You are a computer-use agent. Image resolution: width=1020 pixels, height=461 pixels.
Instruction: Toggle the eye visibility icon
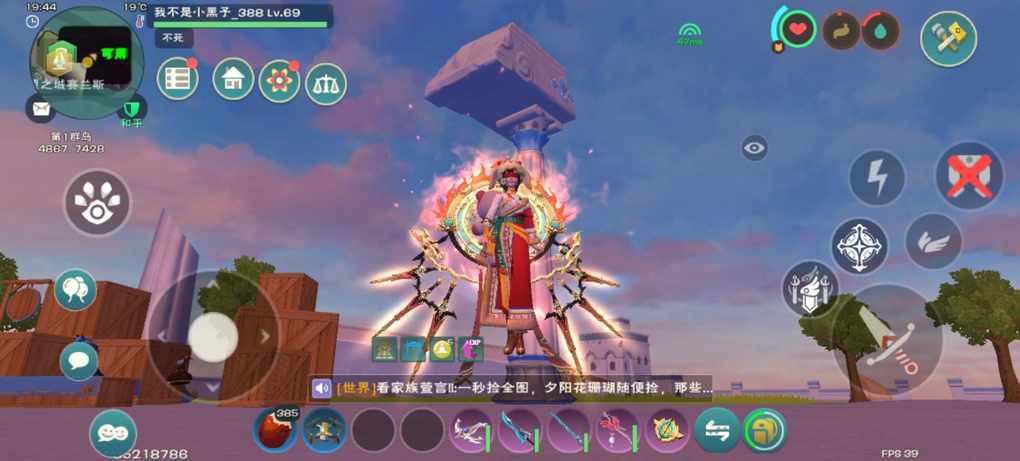755,149
